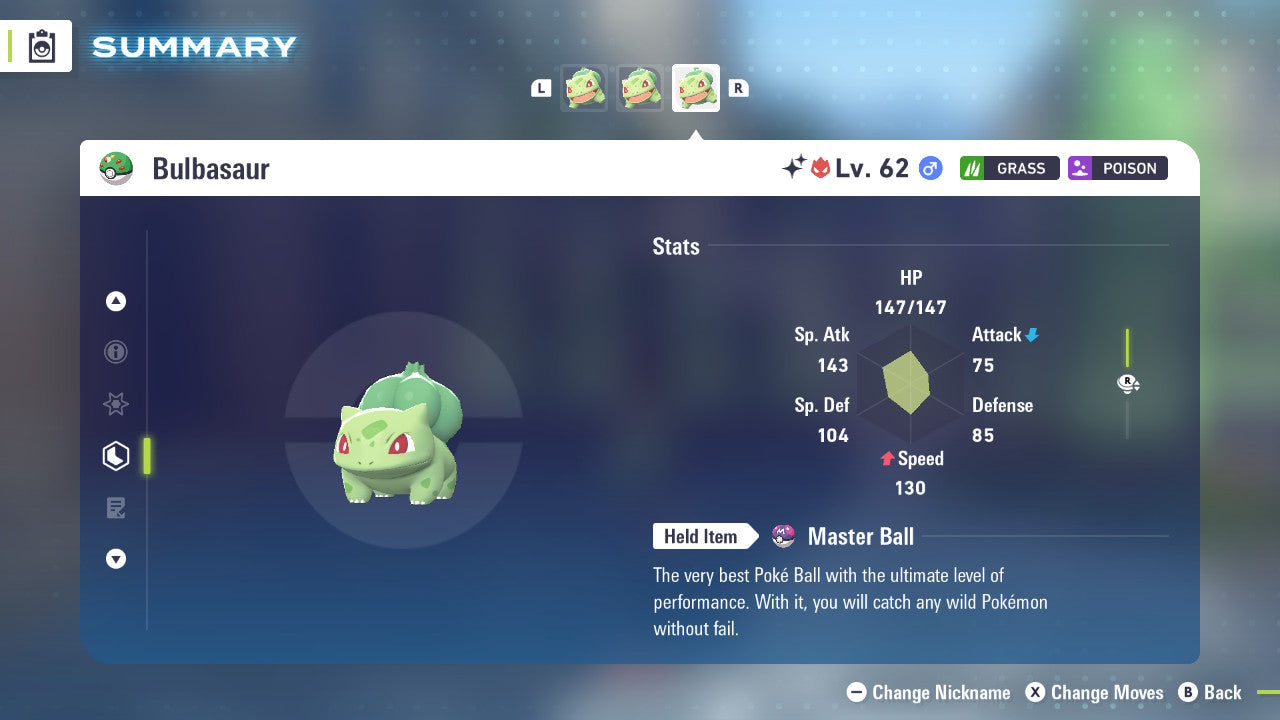Click the Master Ball held item icon
The width and height of the screenshot is (1280, 720).
click(781, 536)
